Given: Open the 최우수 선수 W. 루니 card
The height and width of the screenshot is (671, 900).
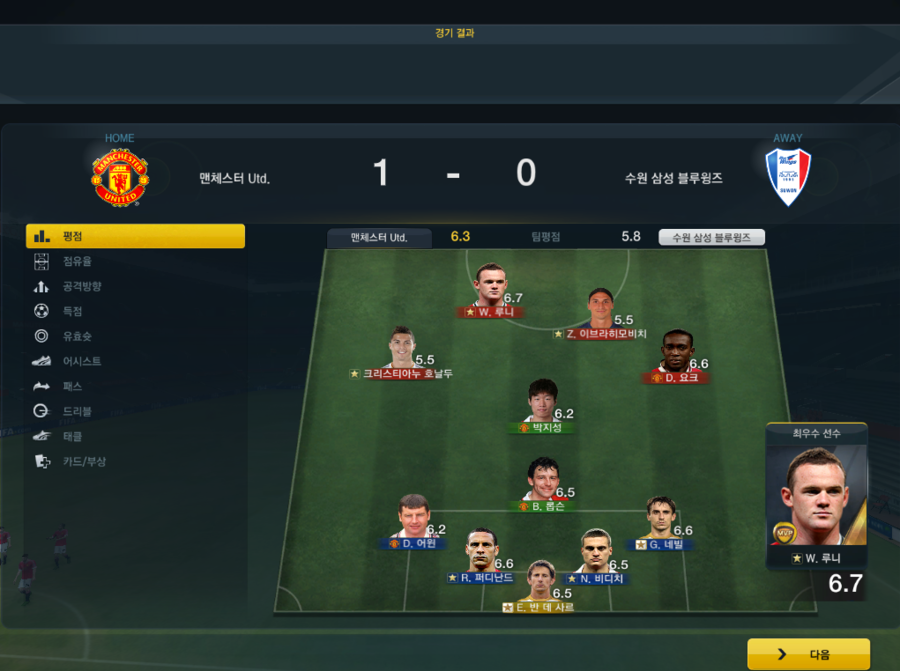Looking at the screenshot, I should tap(816, 497).
